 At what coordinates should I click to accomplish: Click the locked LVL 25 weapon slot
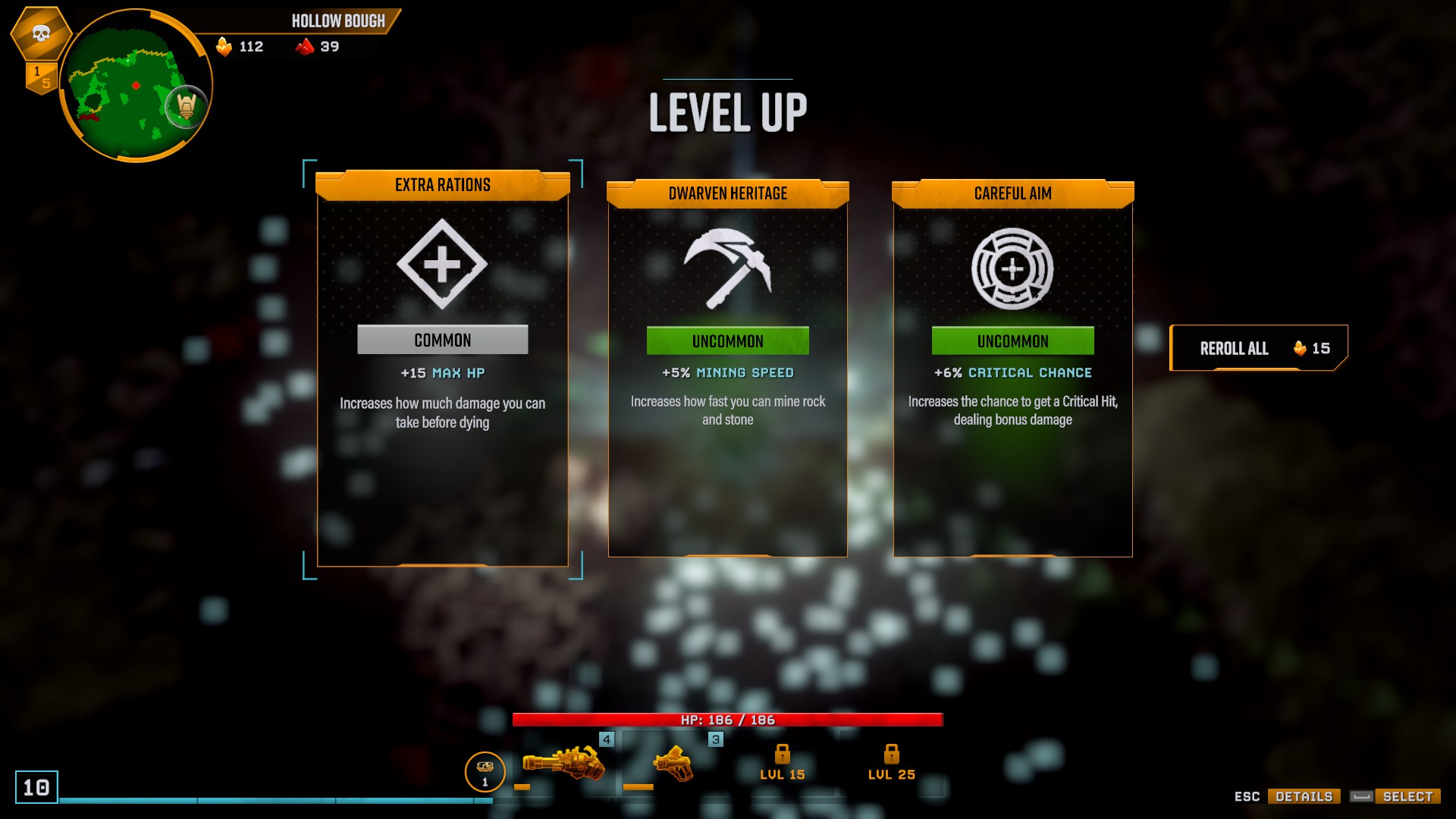click(x=891, y=762)
